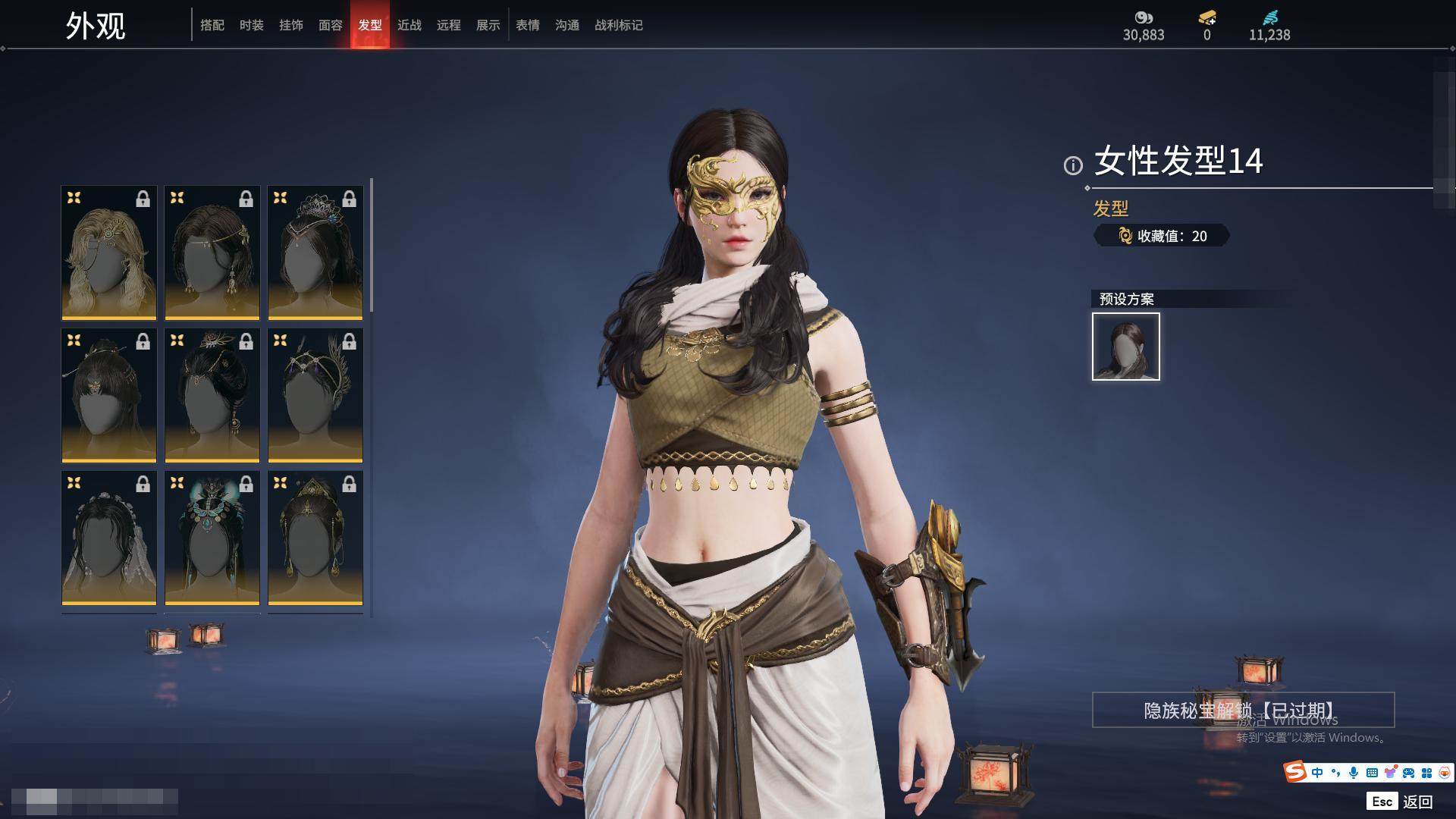Select the 沟通 tab
The height and width of the screenshot is (819, 1456).
[x=567, y=25]
